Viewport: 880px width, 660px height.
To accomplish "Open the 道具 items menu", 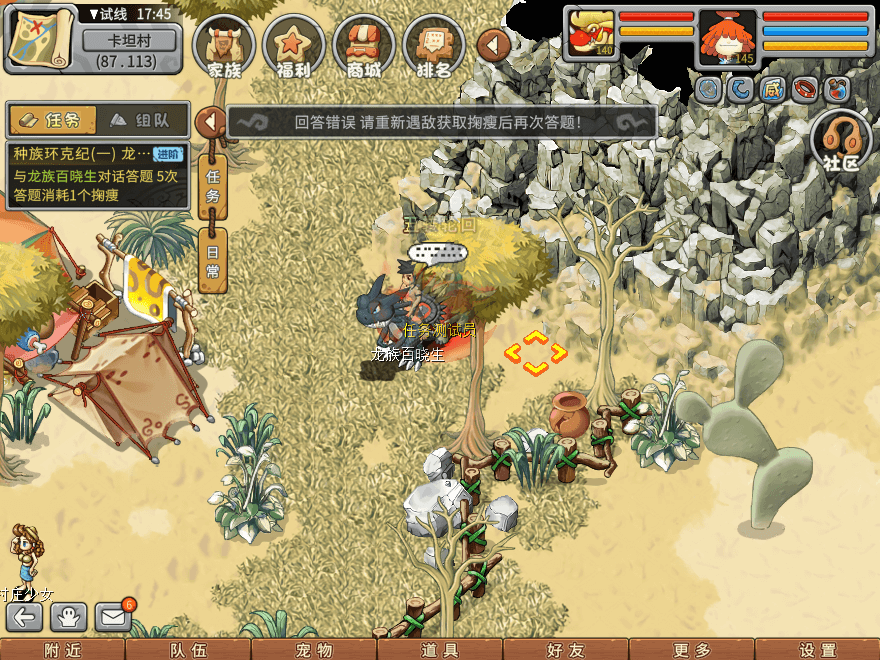I will pyautogui.click(x=439, y=650).
